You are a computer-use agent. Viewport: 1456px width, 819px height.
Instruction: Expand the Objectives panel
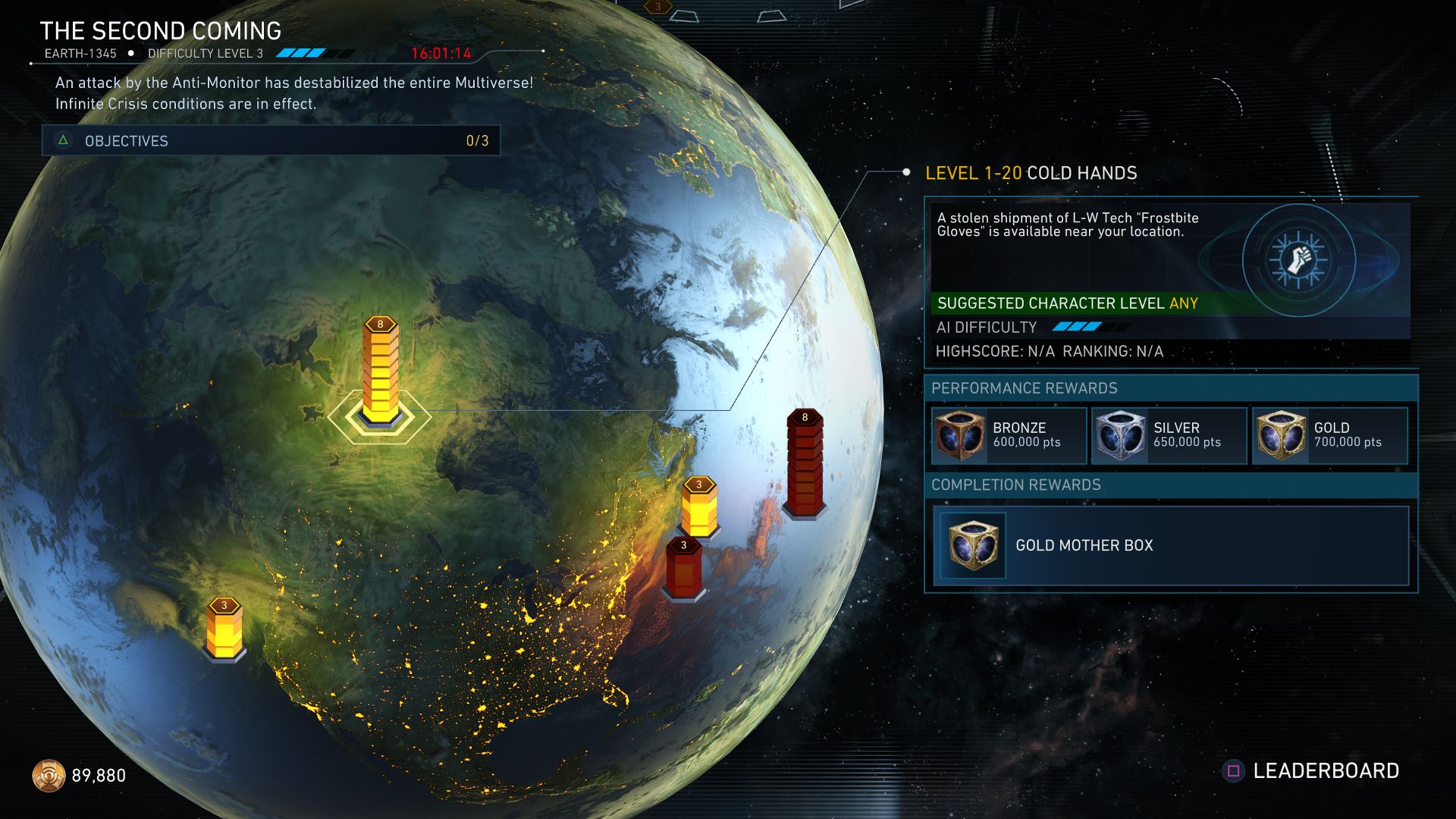[271, 140]
